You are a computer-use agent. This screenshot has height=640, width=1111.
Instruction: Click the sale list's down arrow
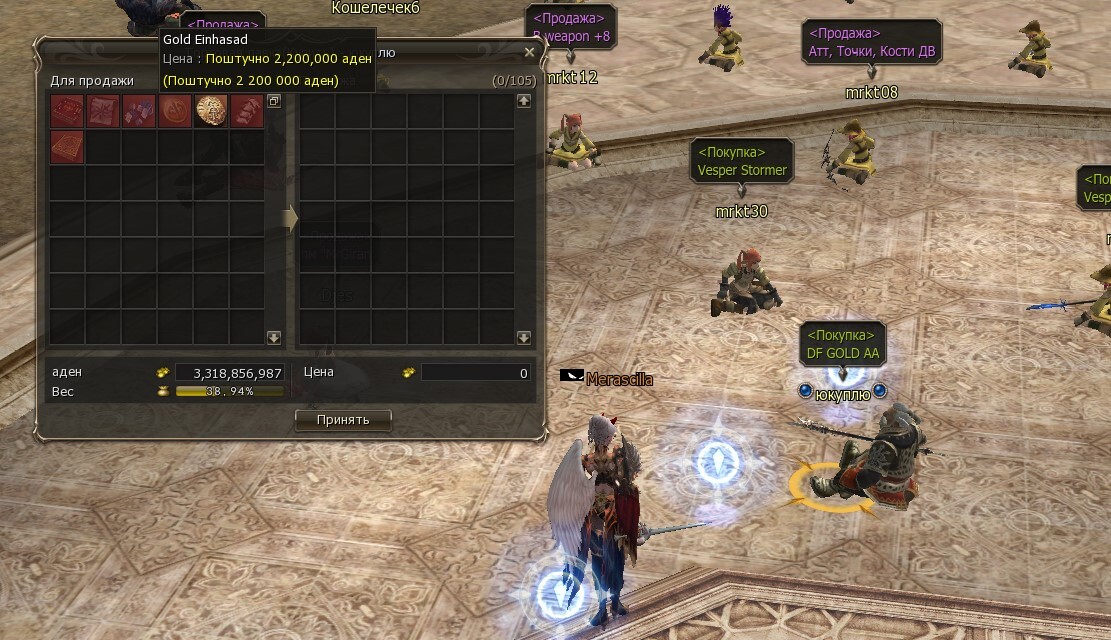click(x=274, y=338)
